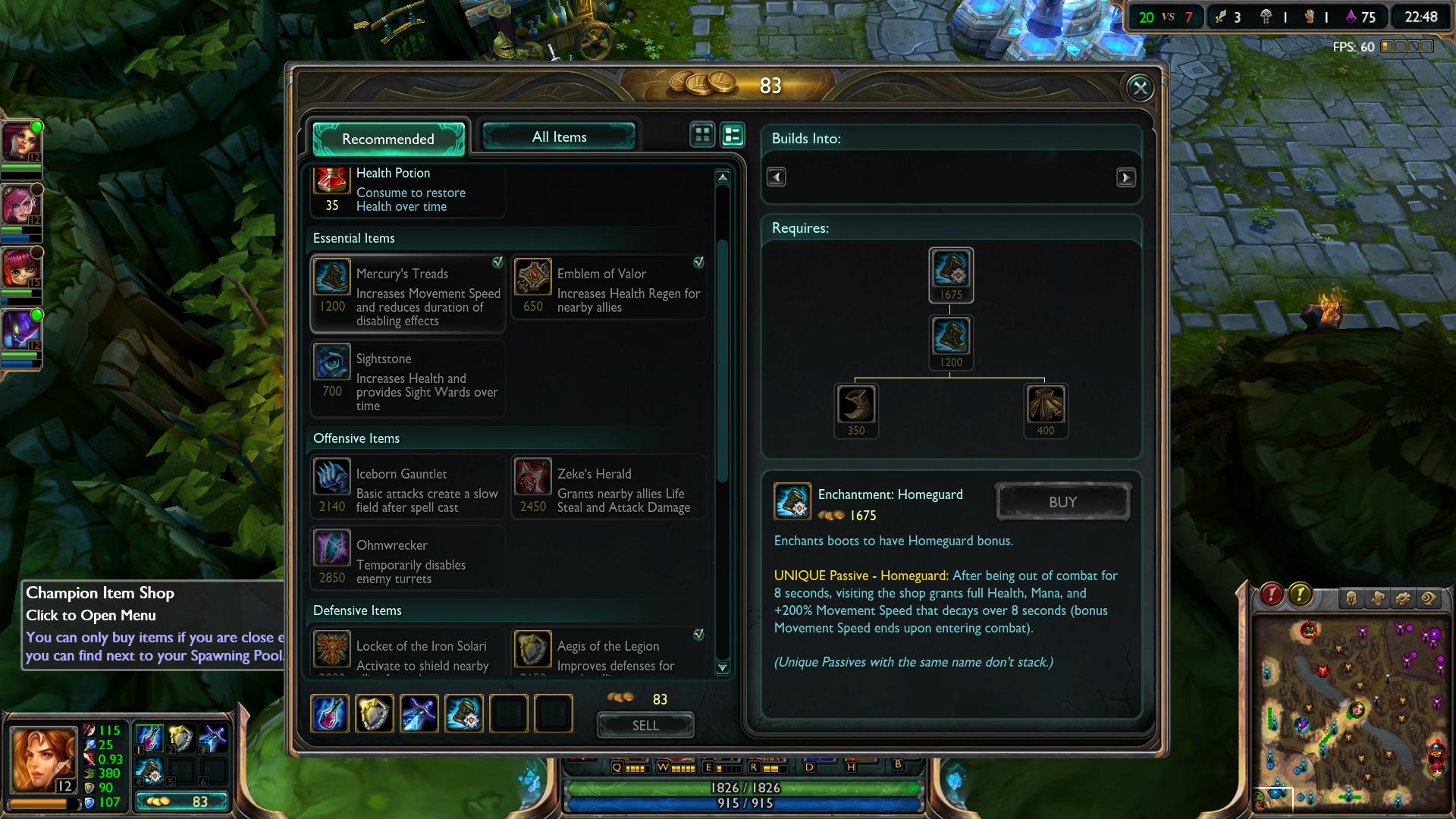Close the item shop window
The width and height of the screenshot is (1456, 819).
(1140, 88)
